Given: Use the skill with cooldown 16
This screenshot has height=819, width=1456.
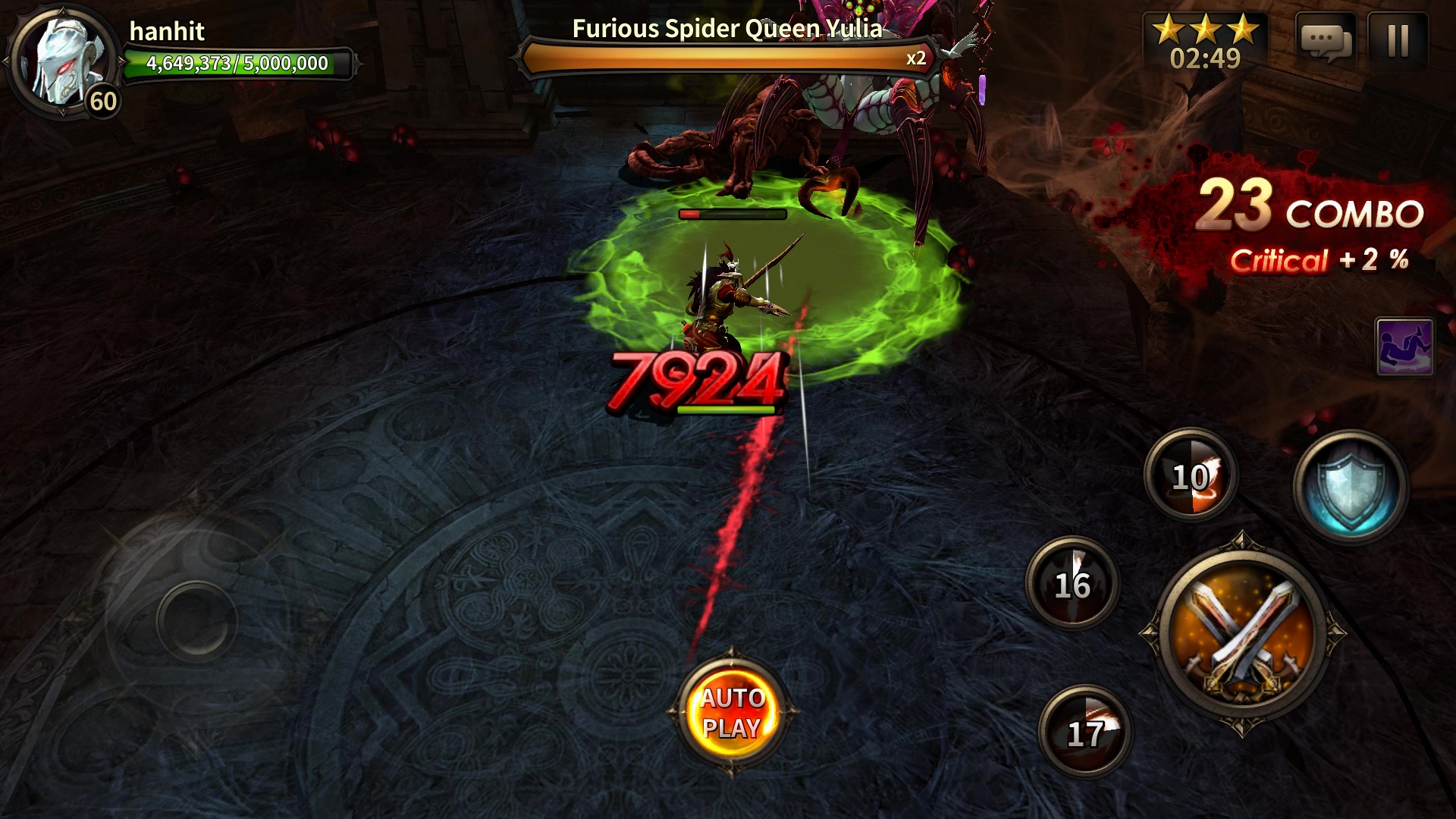Looking at the screenshot, I should 1072,583.
